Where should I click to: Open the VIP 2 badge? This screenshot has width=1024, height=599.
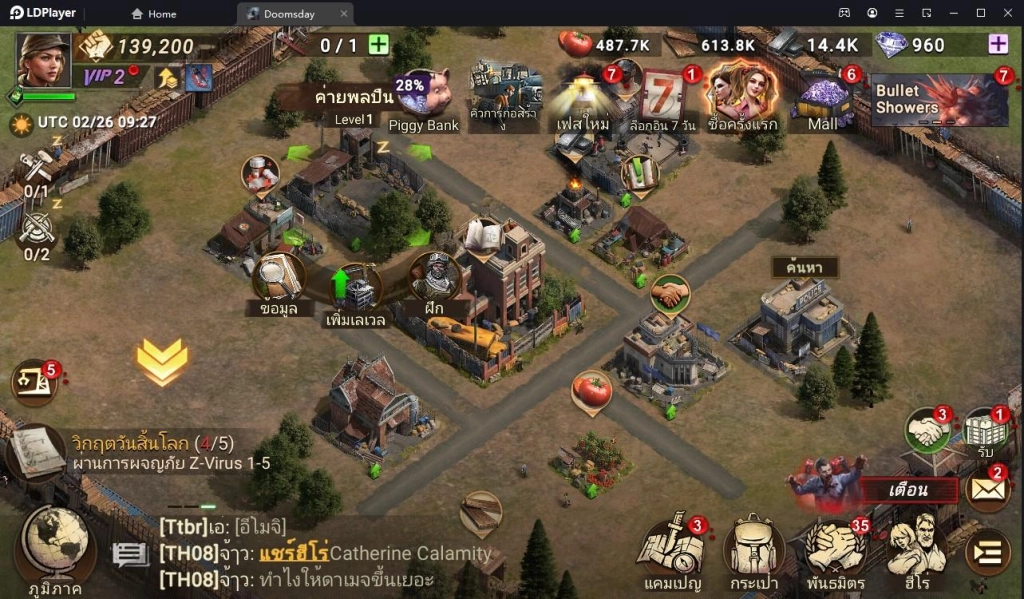pyautogui.click(x=104, y=77)
